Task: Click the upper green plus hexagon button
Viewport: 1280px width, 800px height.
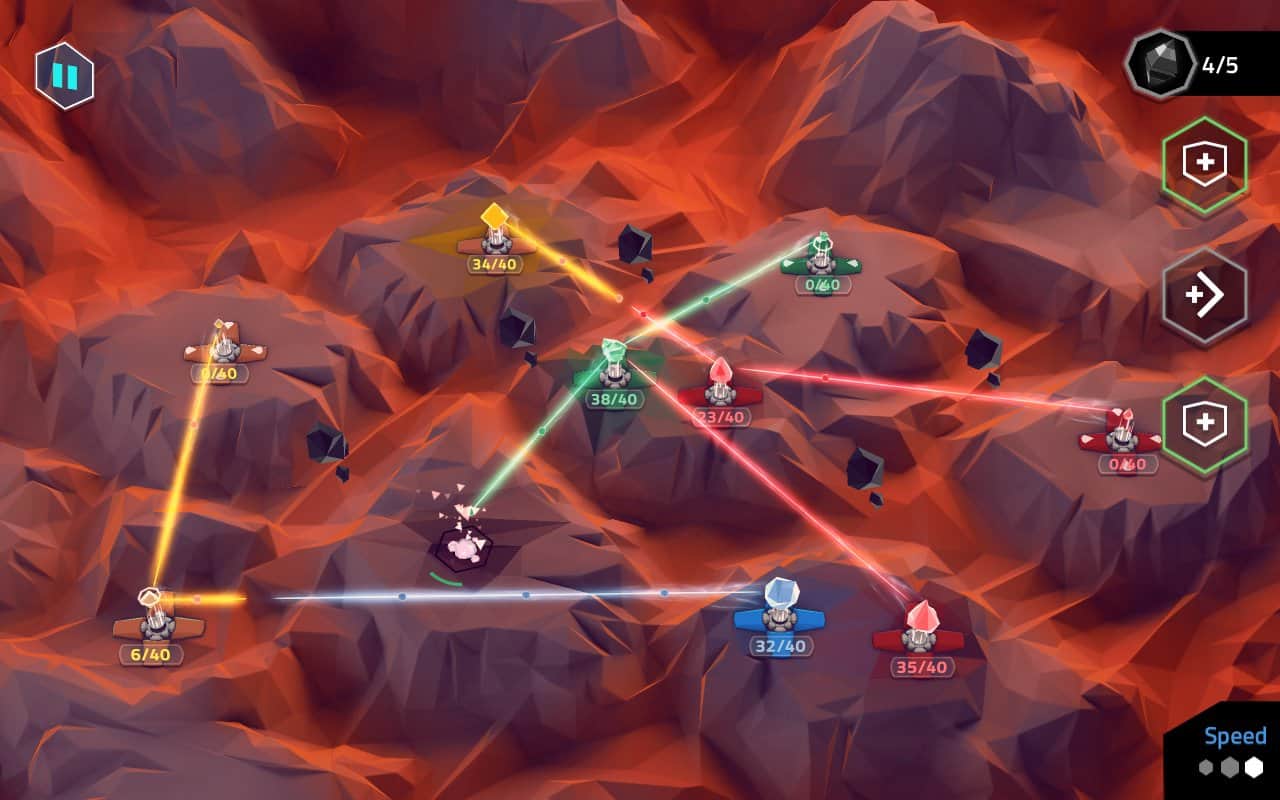Action: pyautogui.click(x=1207, y=163)
